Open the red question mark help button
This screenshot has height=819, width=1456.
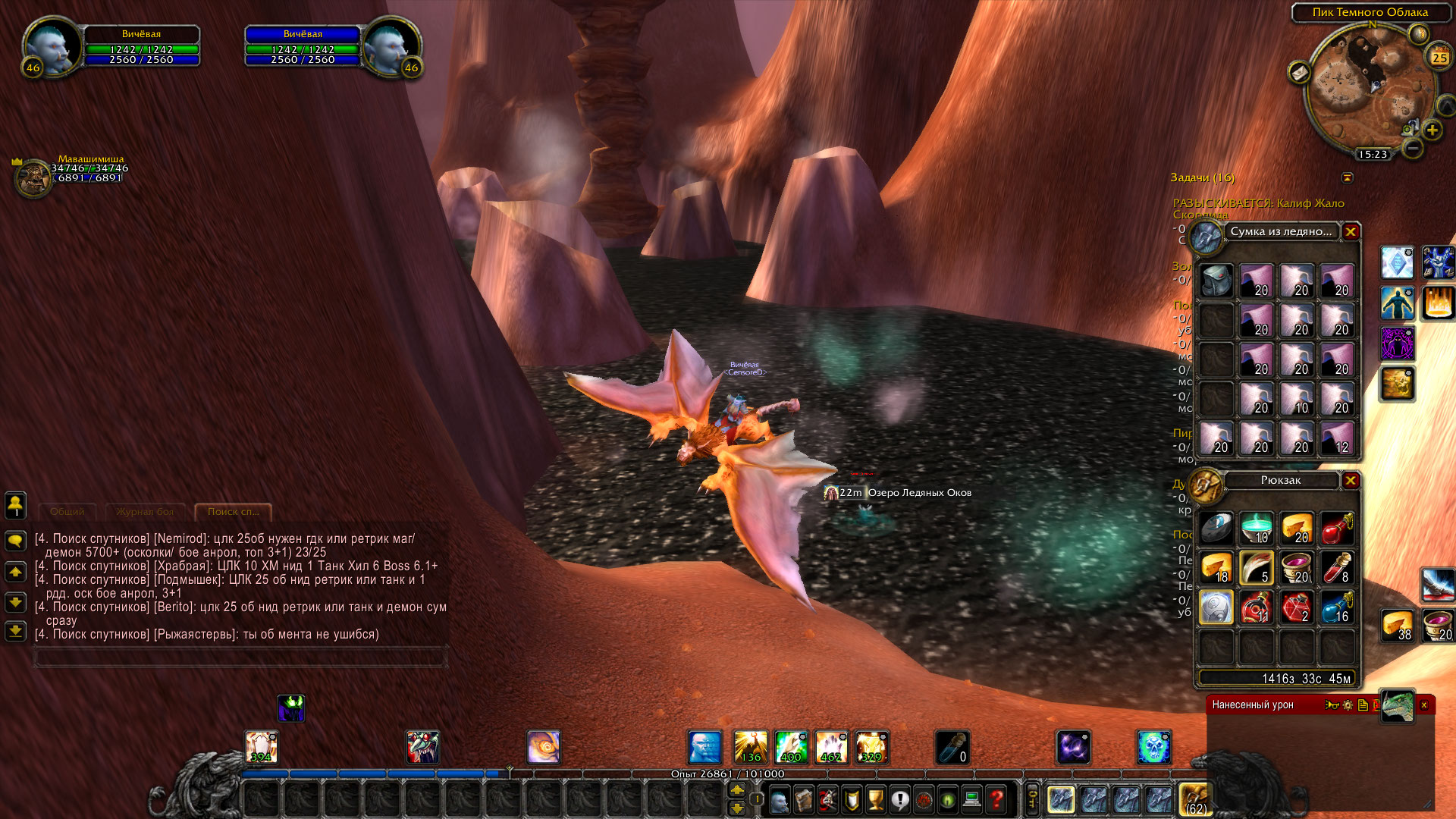996,799
